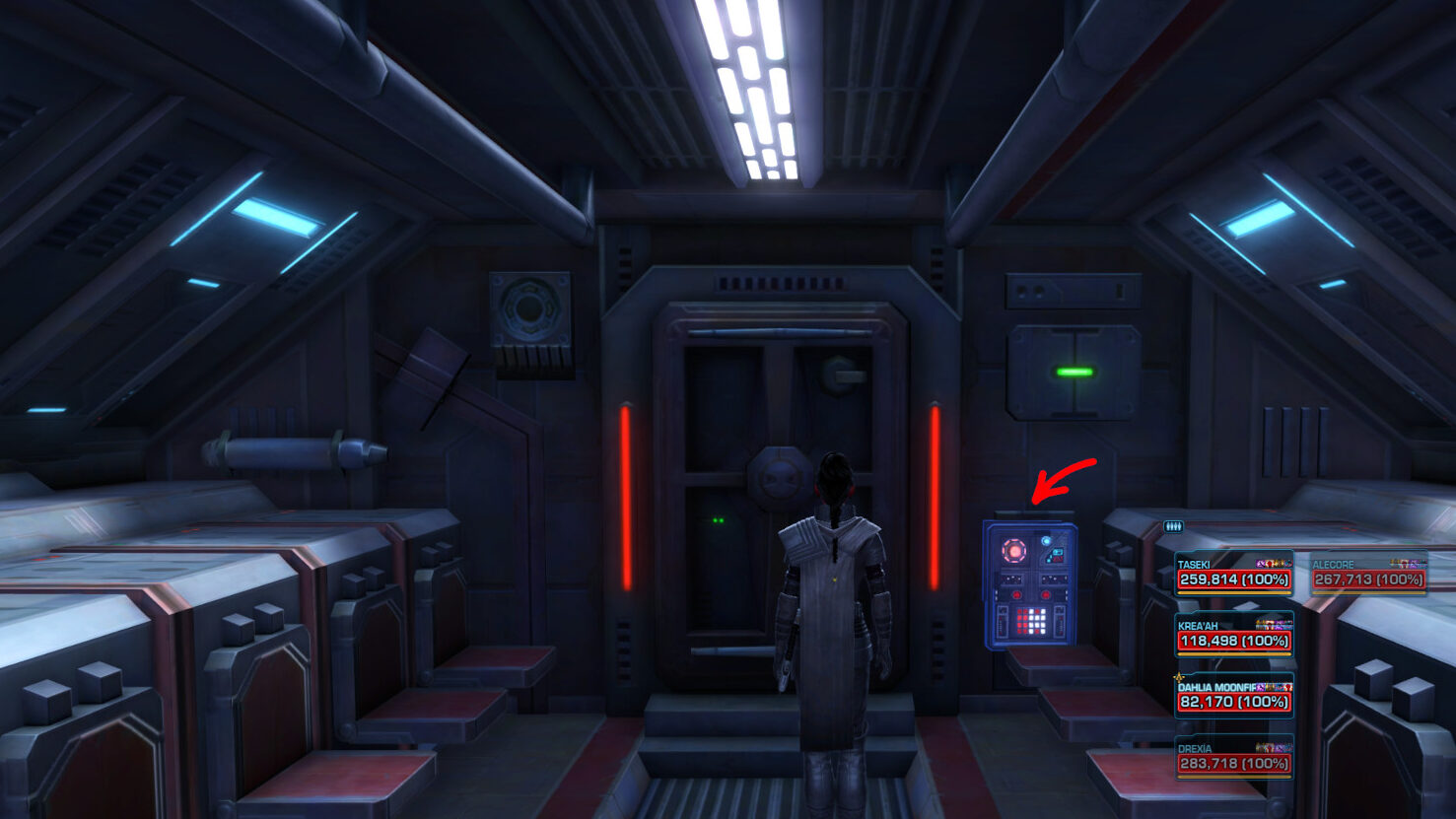Select Drexia's group frame
The image size is (1456, 819).
point(1233,758)
